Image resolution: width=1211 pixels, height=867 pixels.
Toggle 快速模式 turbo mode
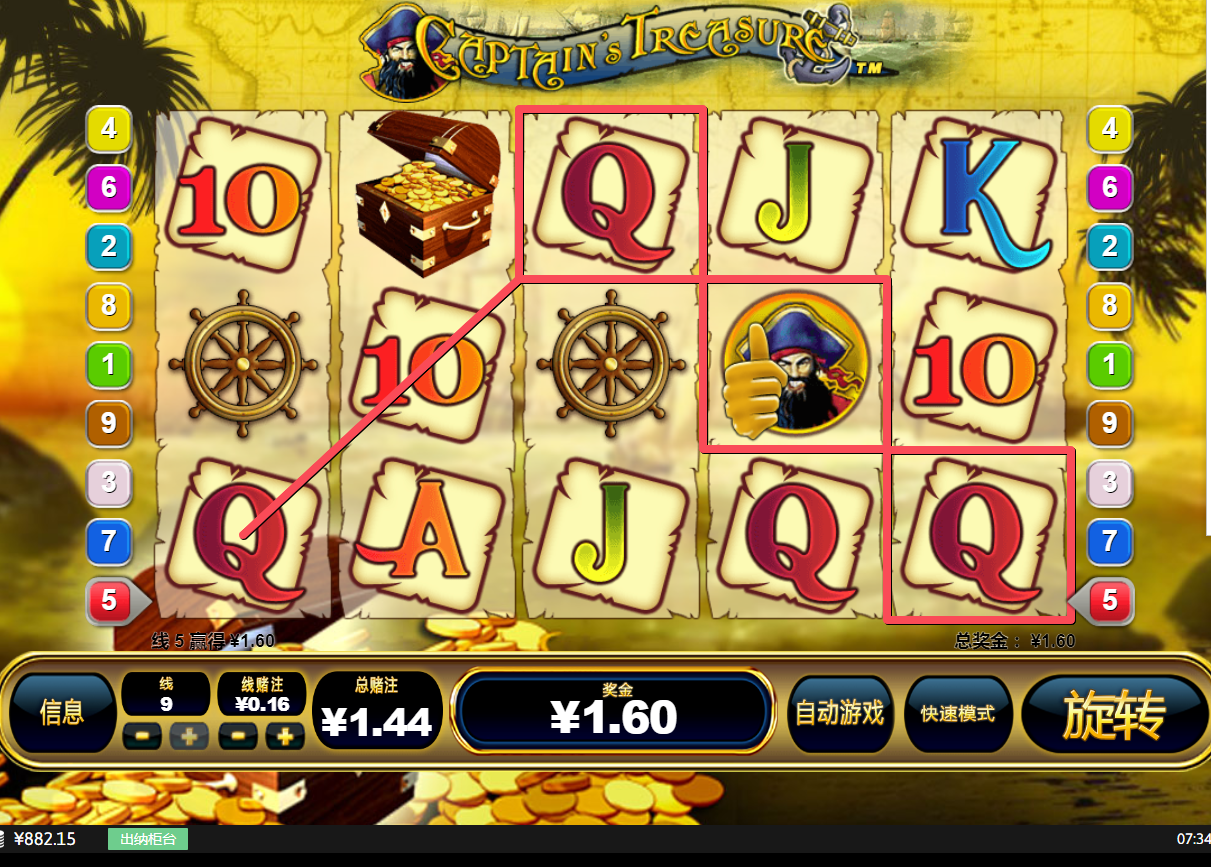click(957, 713)
